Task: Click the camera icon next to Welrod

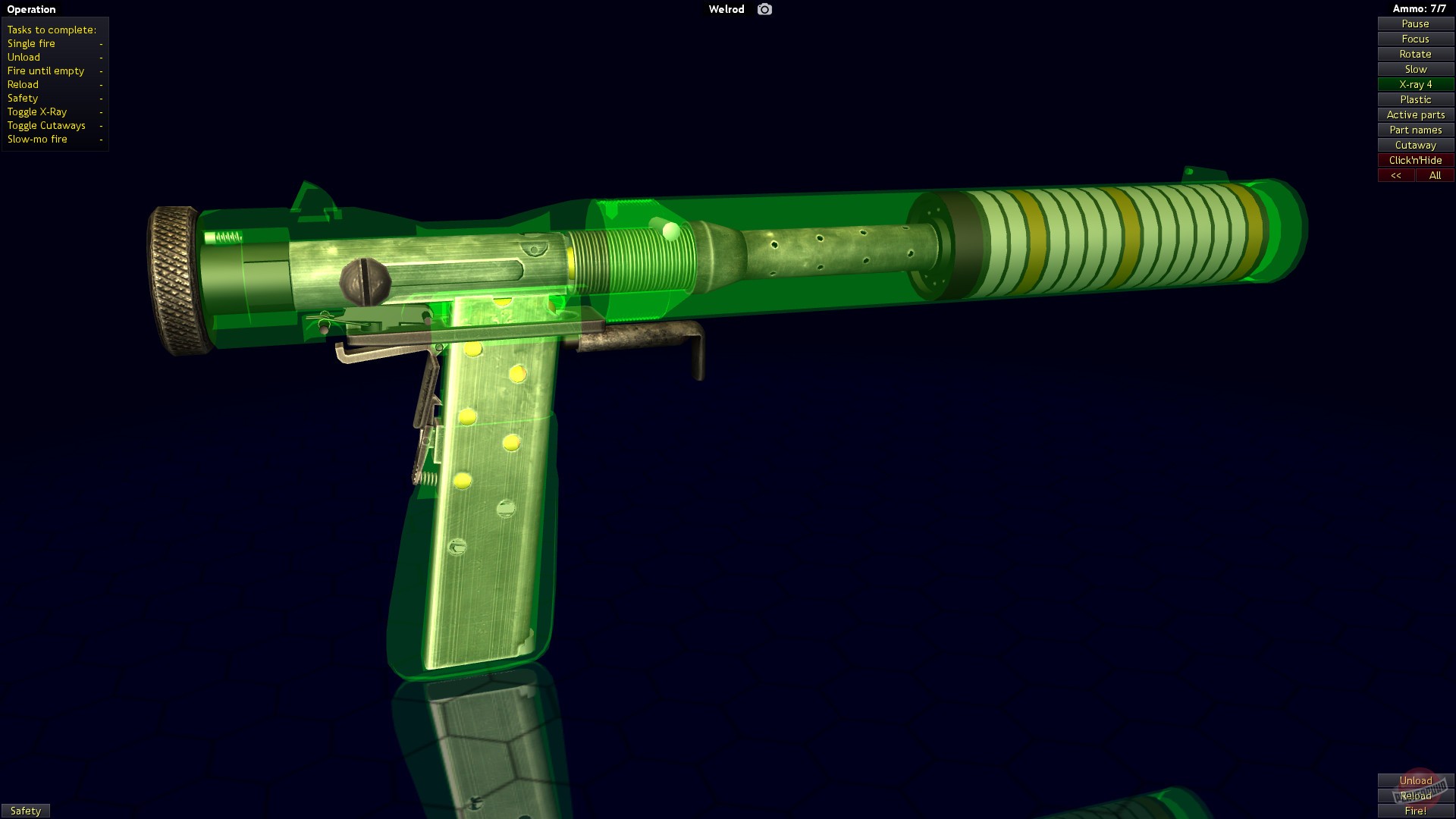Action: click(764, 9)
